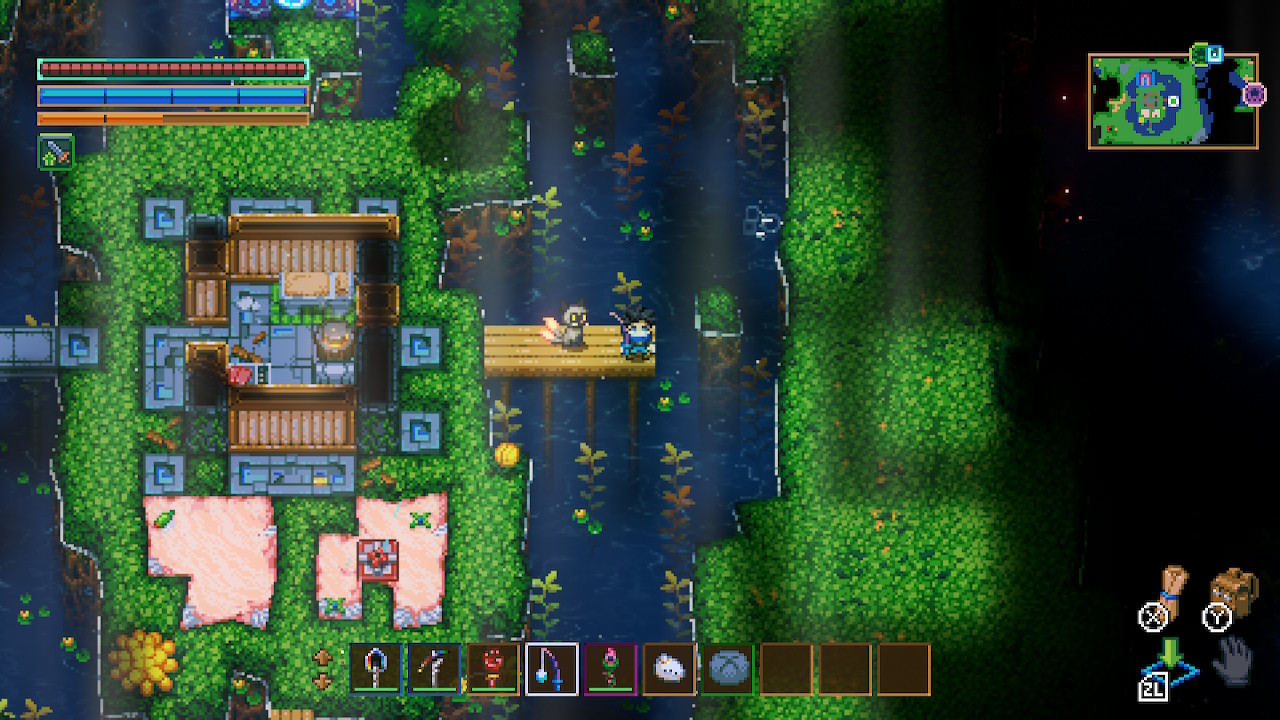Viewport: 1280px width, 720px height.
Task: Pick the pink flower hotbar slot
Action: 610,668
